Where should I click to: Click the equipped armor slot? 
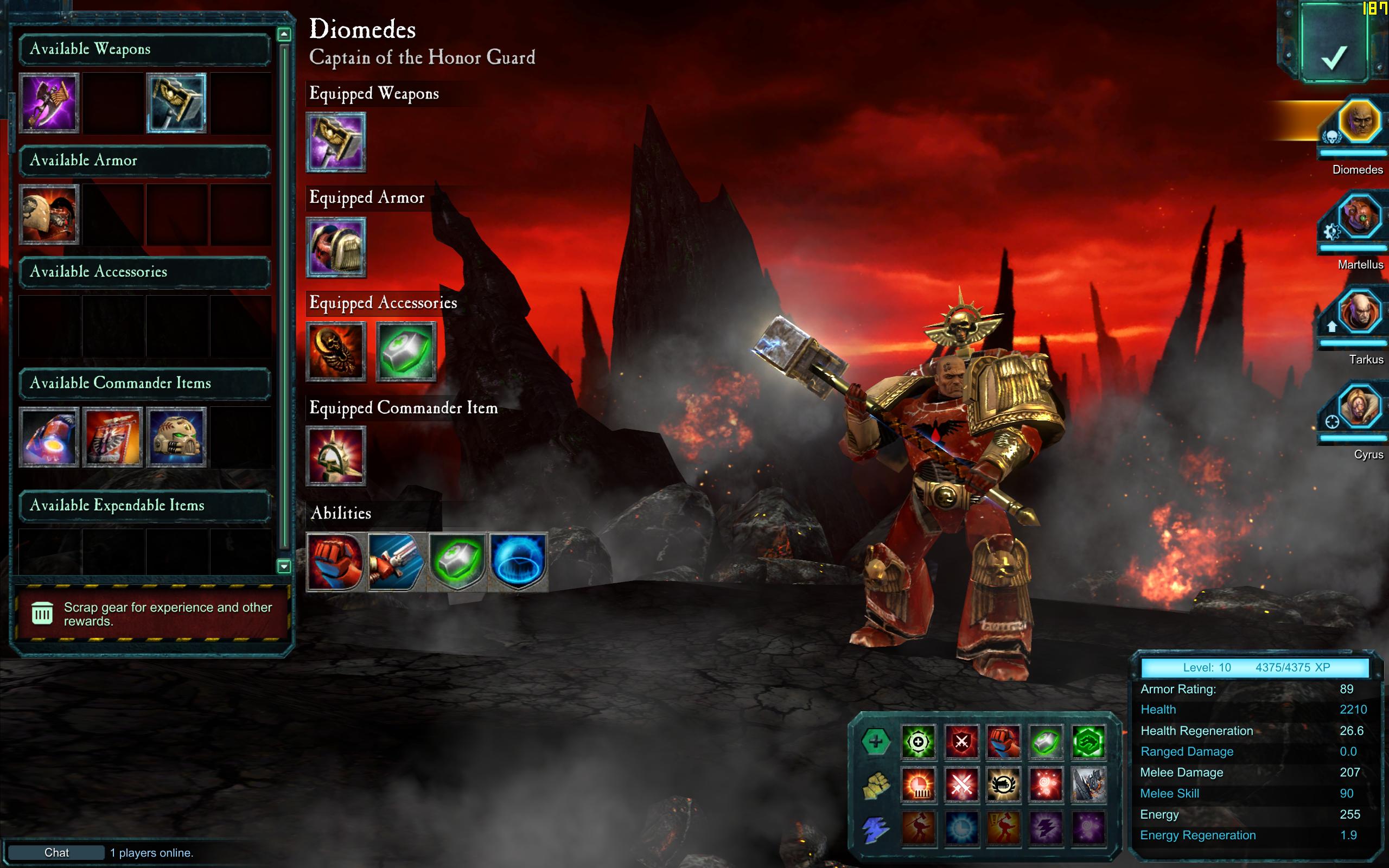[336, 247]
